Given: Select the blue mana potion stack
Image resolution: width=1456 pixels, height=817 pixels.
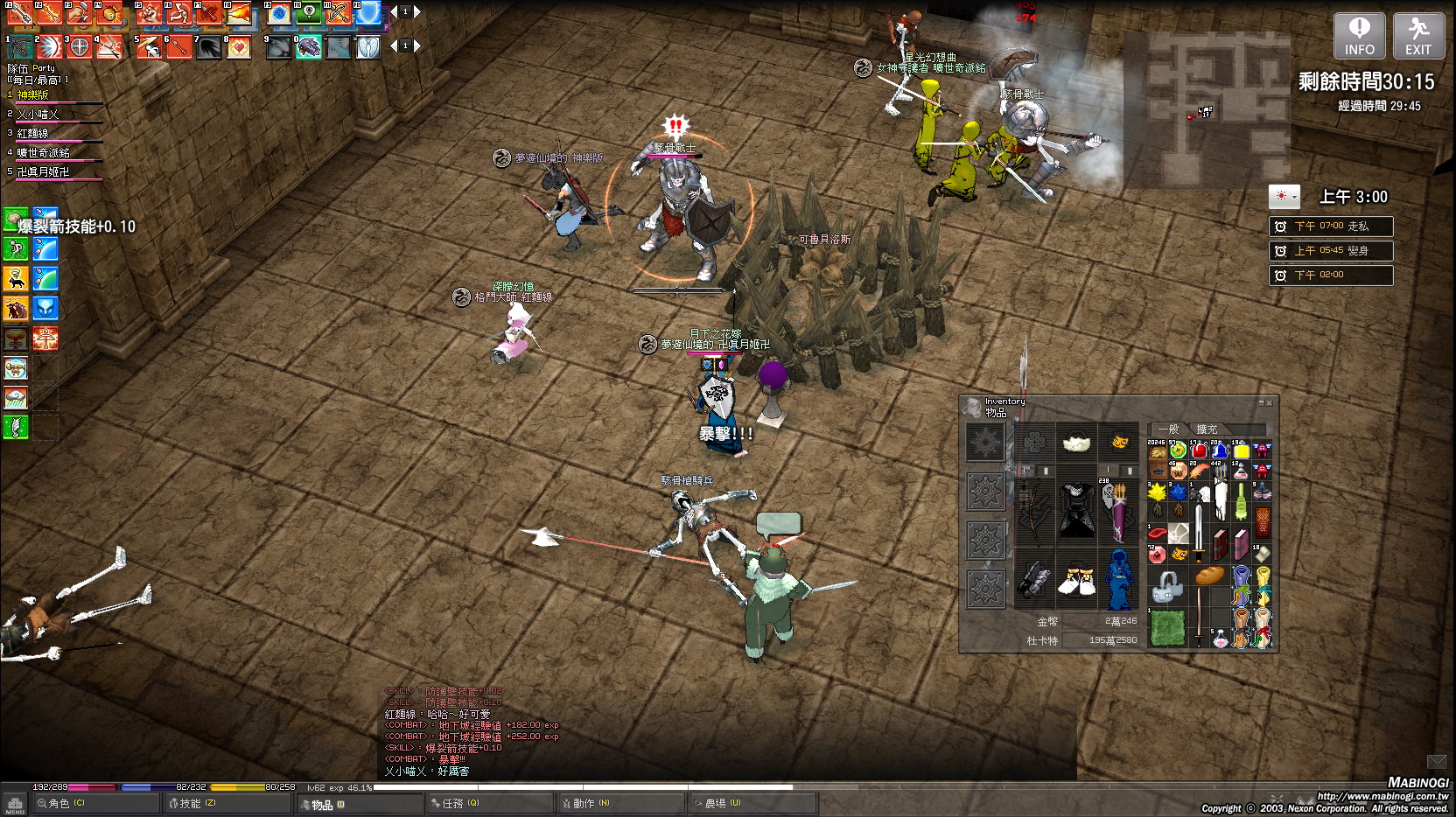Looking at the screenshot, I should (1220, 450).
